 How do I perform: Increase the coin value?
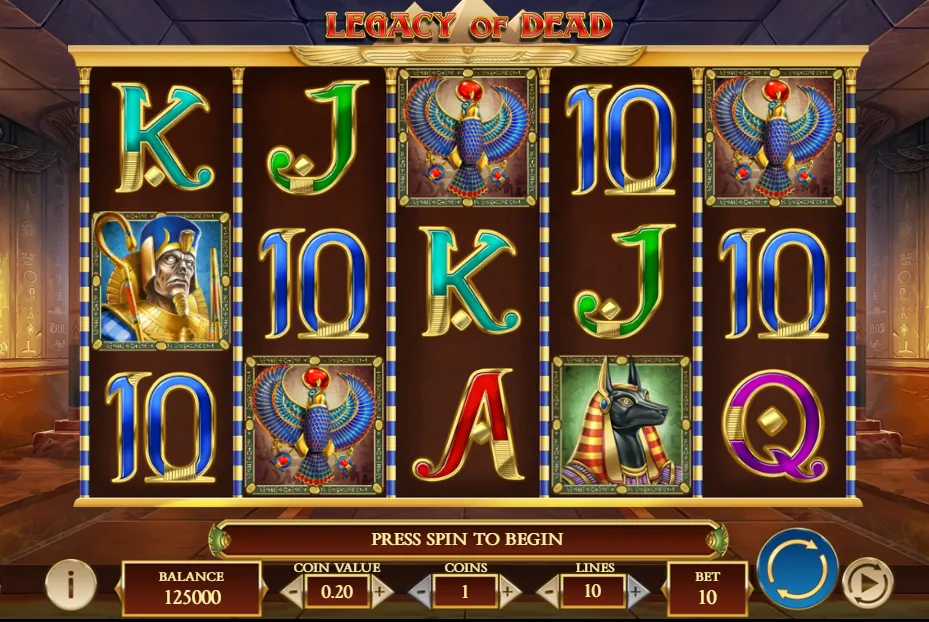point(380,590)
